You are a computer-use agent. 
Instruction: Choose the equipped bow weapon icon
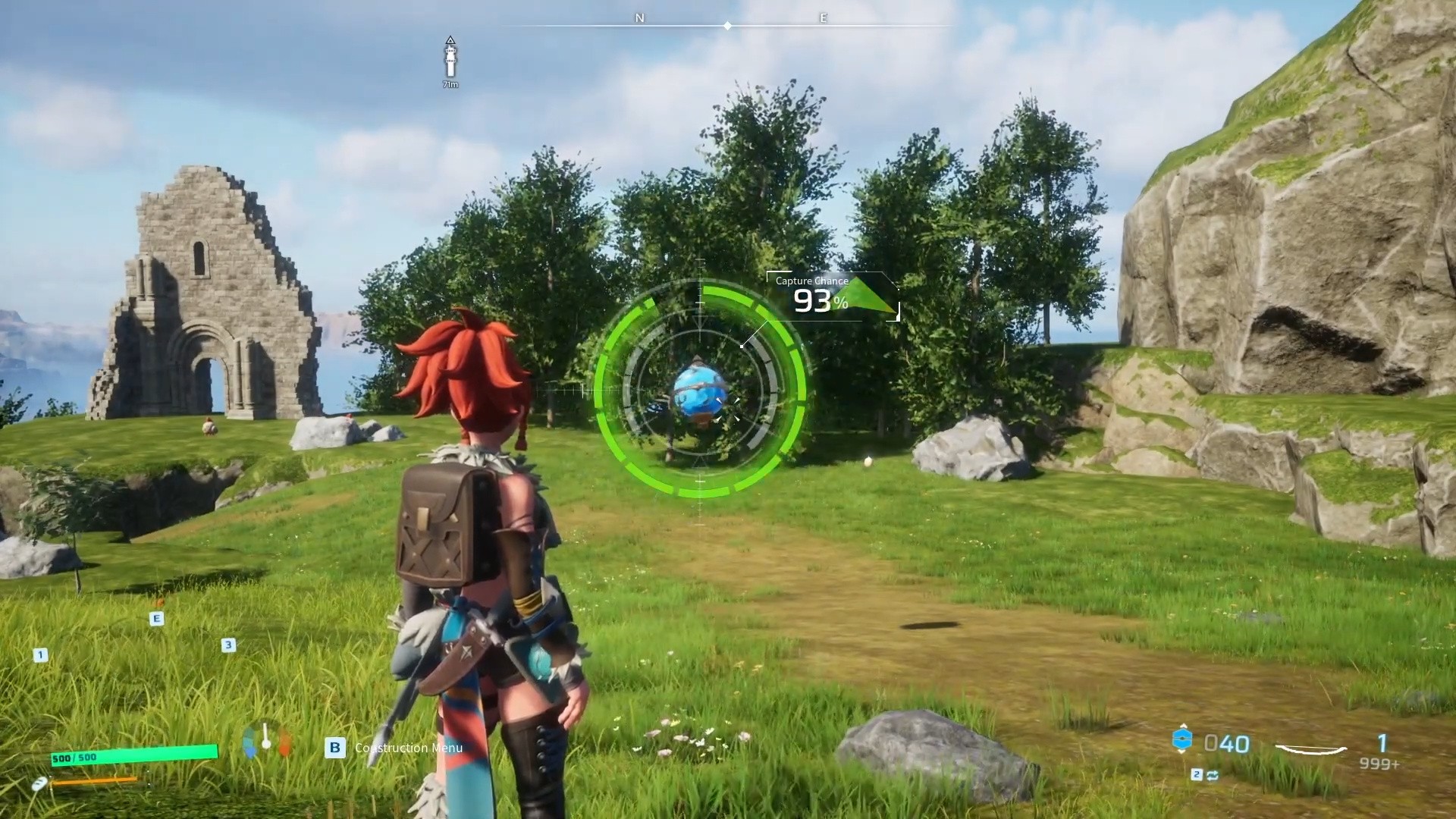click(1310, 749)
